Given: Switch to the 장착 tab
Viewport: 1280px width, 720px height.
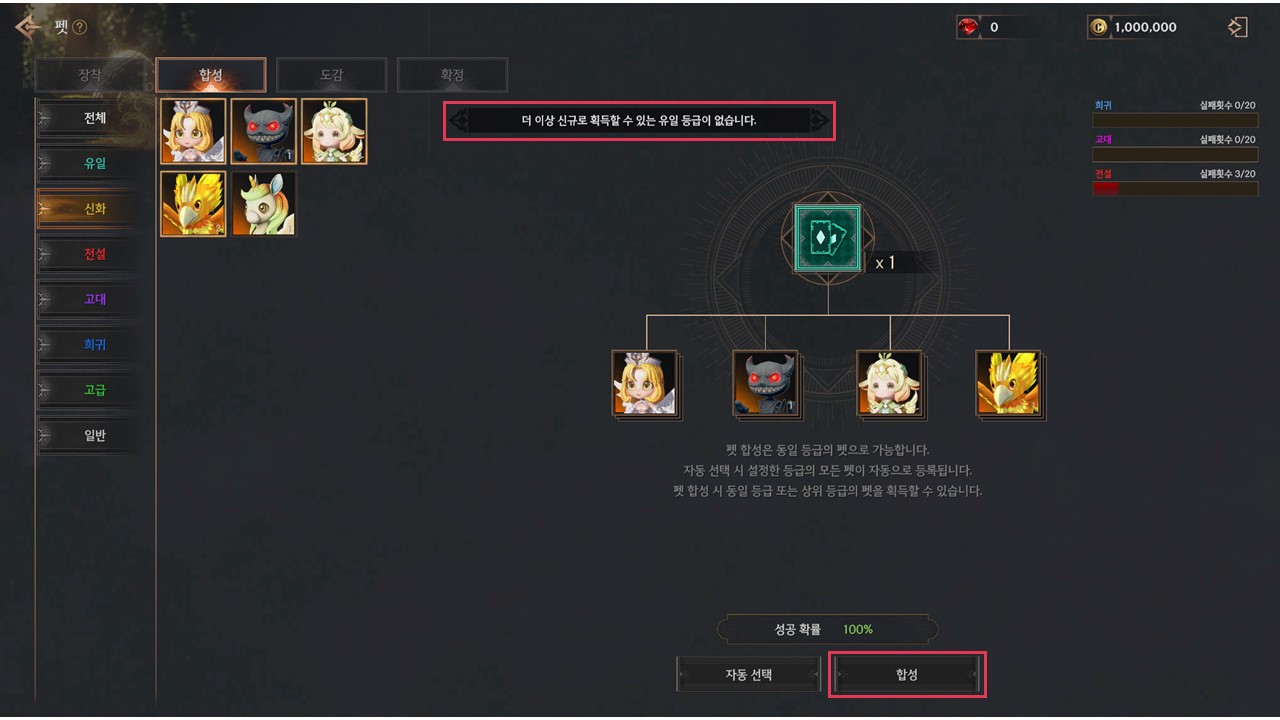Looking at the screenshot, I should 90,75.
